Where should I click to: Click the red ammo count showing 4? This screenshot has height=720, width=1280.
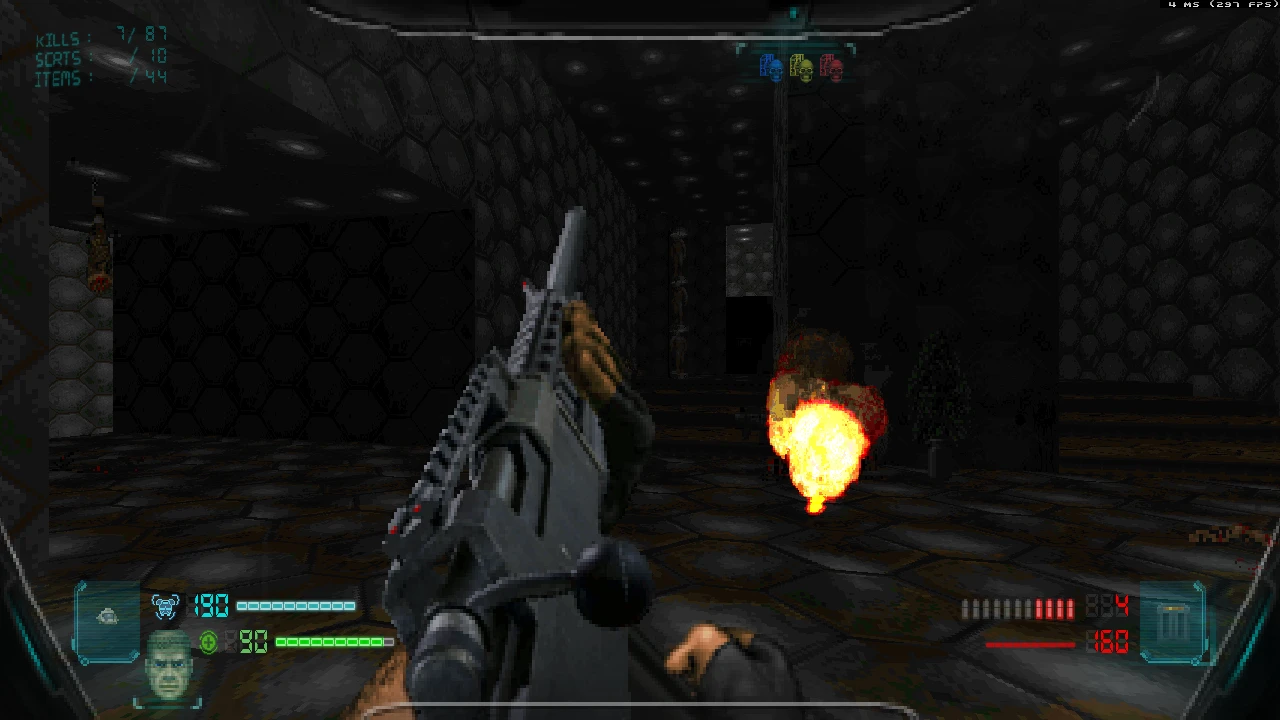[x=1122, y=604]
